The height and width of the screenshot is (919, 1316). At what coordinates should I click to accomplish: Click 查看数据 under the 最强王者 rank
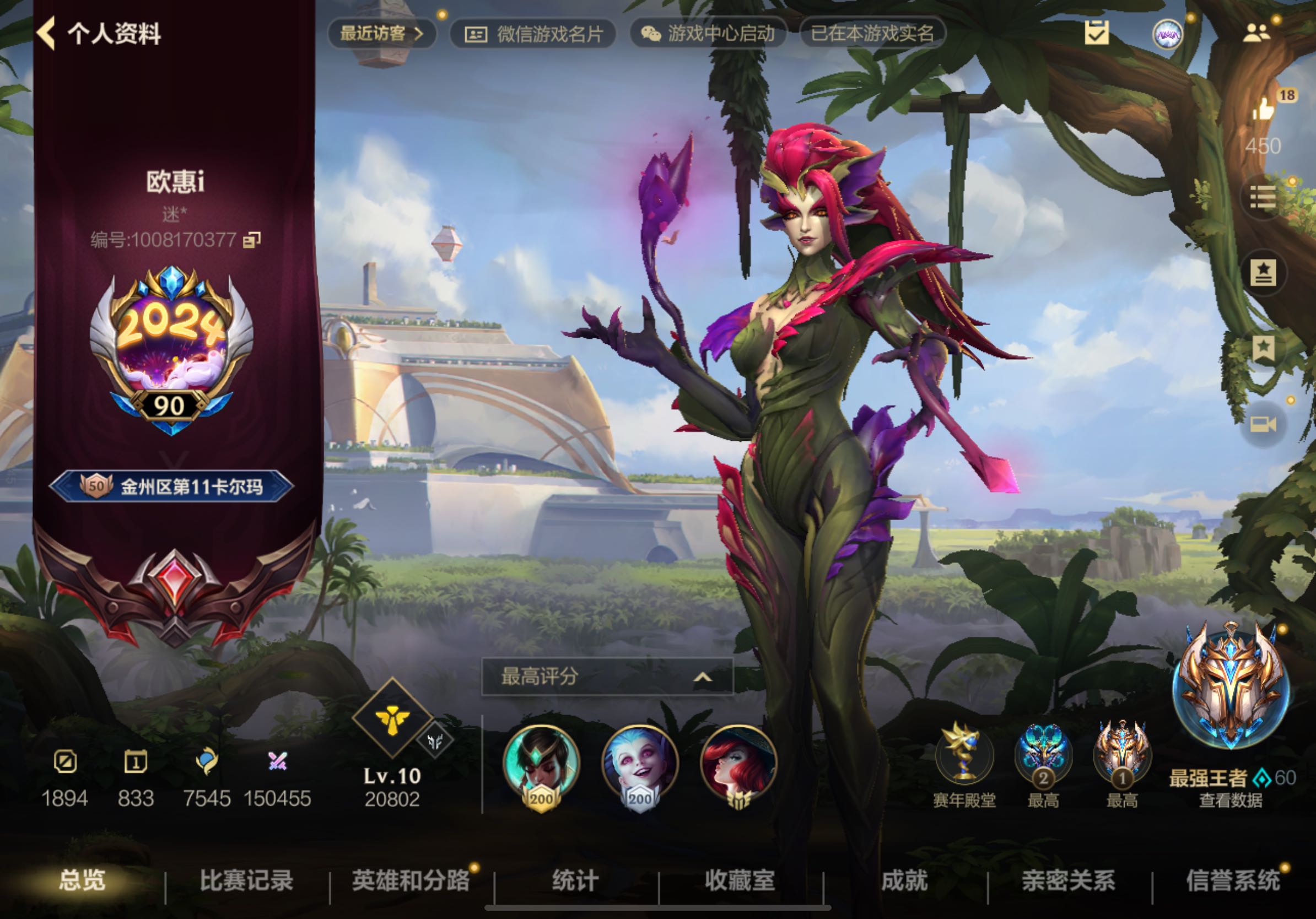tap(1231, 801)
